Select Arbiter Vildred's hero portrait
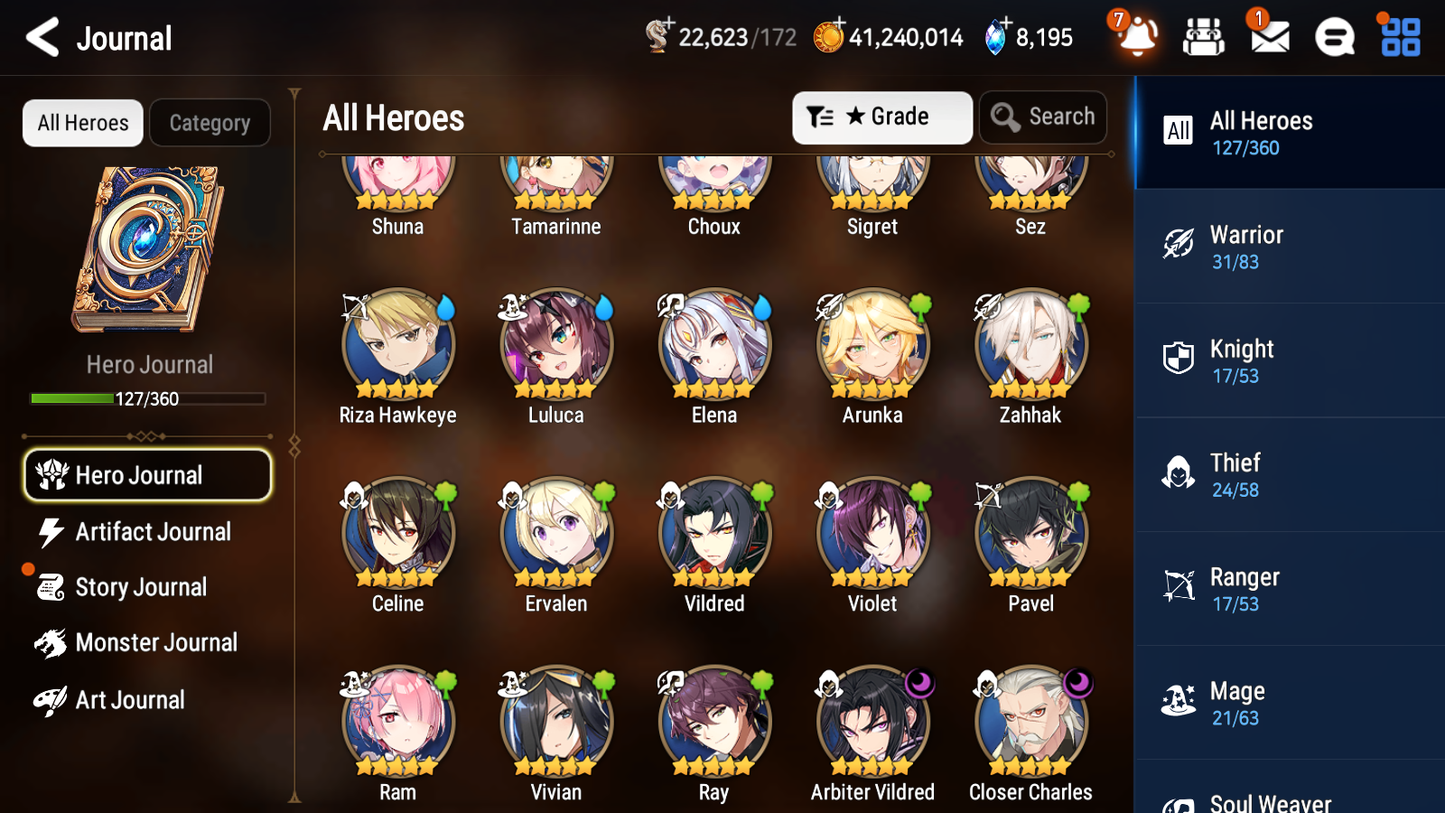The width and height of the screenshot is (1445, 813). tap(872, 722)
